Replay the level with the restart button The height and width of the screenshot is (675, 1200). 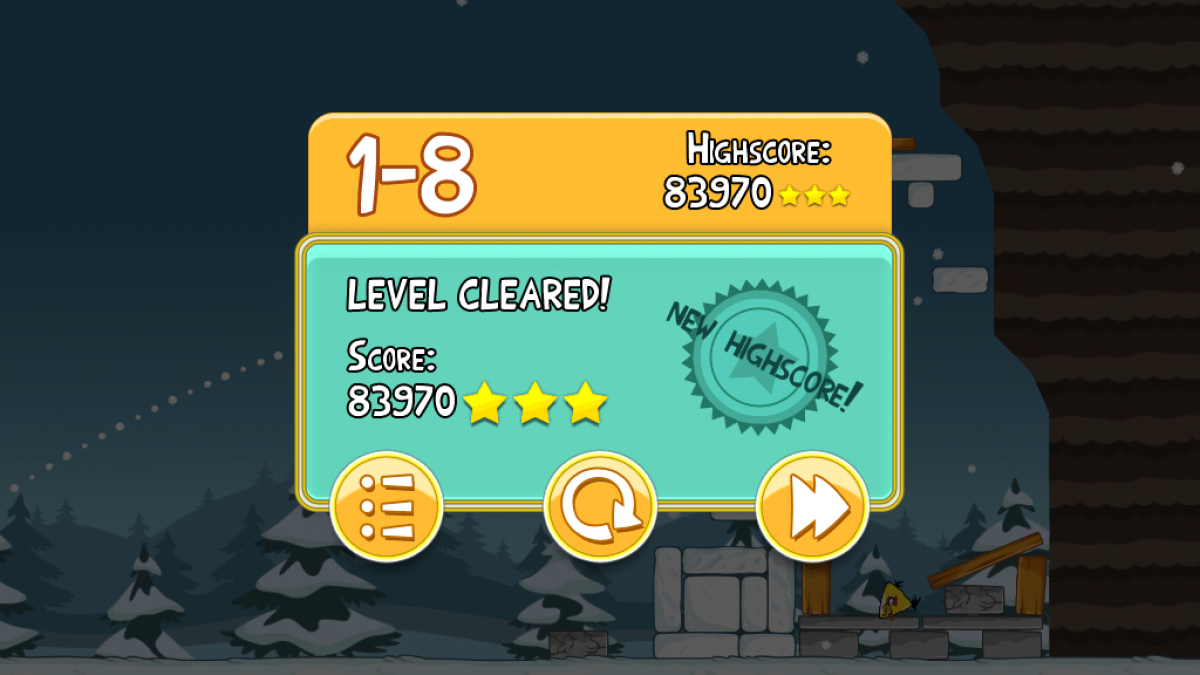[x=600, y=508]
